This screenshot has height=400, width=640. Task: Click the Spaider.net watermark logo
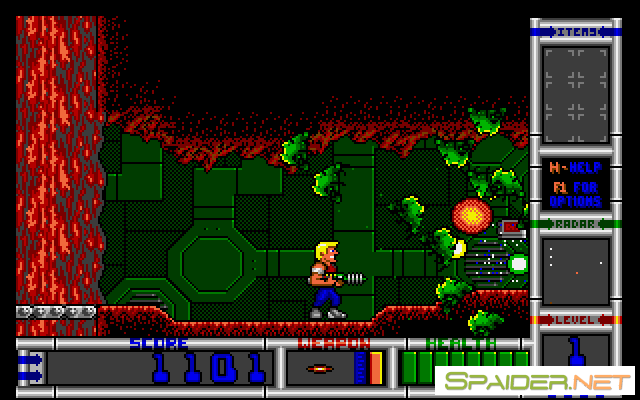point(535,381)
